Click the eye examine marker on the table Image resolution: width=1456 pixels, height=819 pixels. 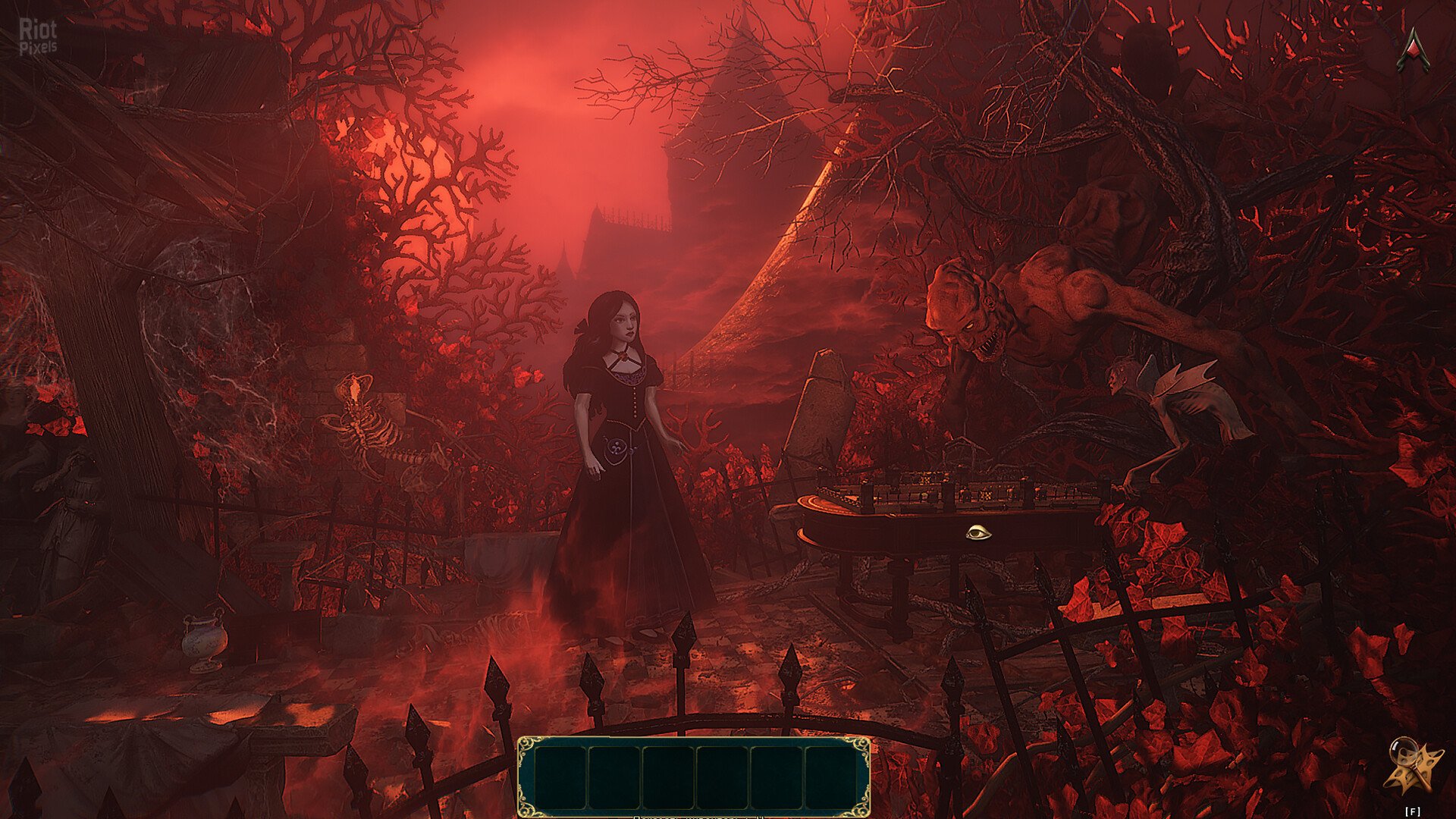click(978, 533)
